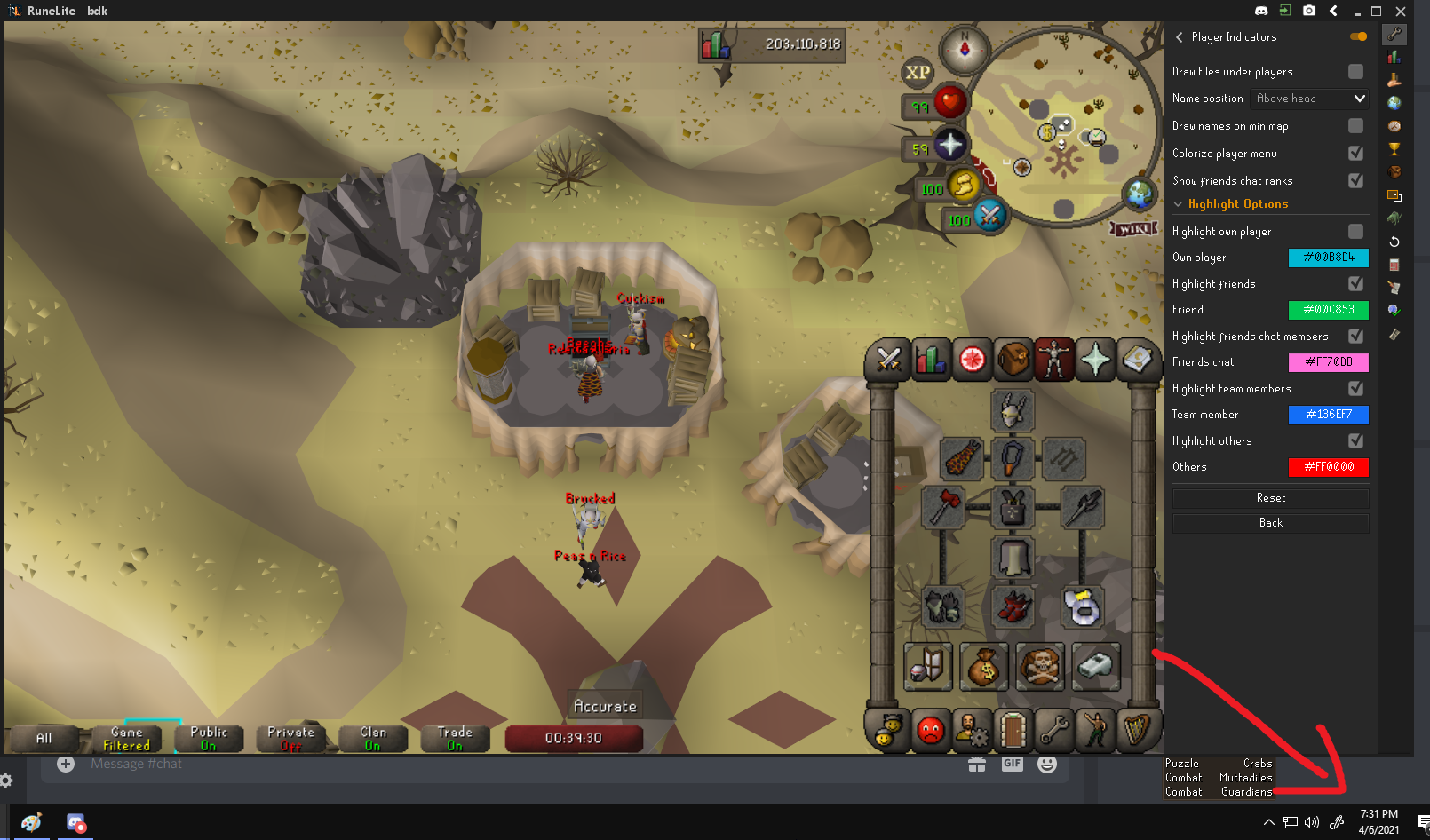Reset the Player Indicators settings
1430x840 pixels.
point(1270,498)
